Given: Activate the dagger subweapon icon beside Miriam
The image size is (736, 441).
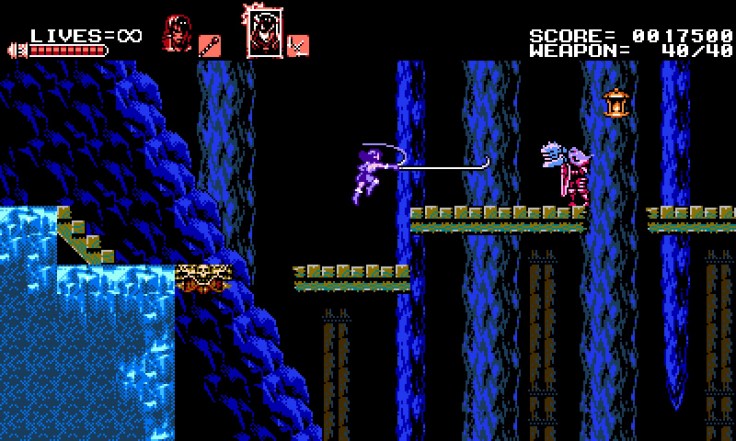Looking at the screenshot, I should [298, 45].
